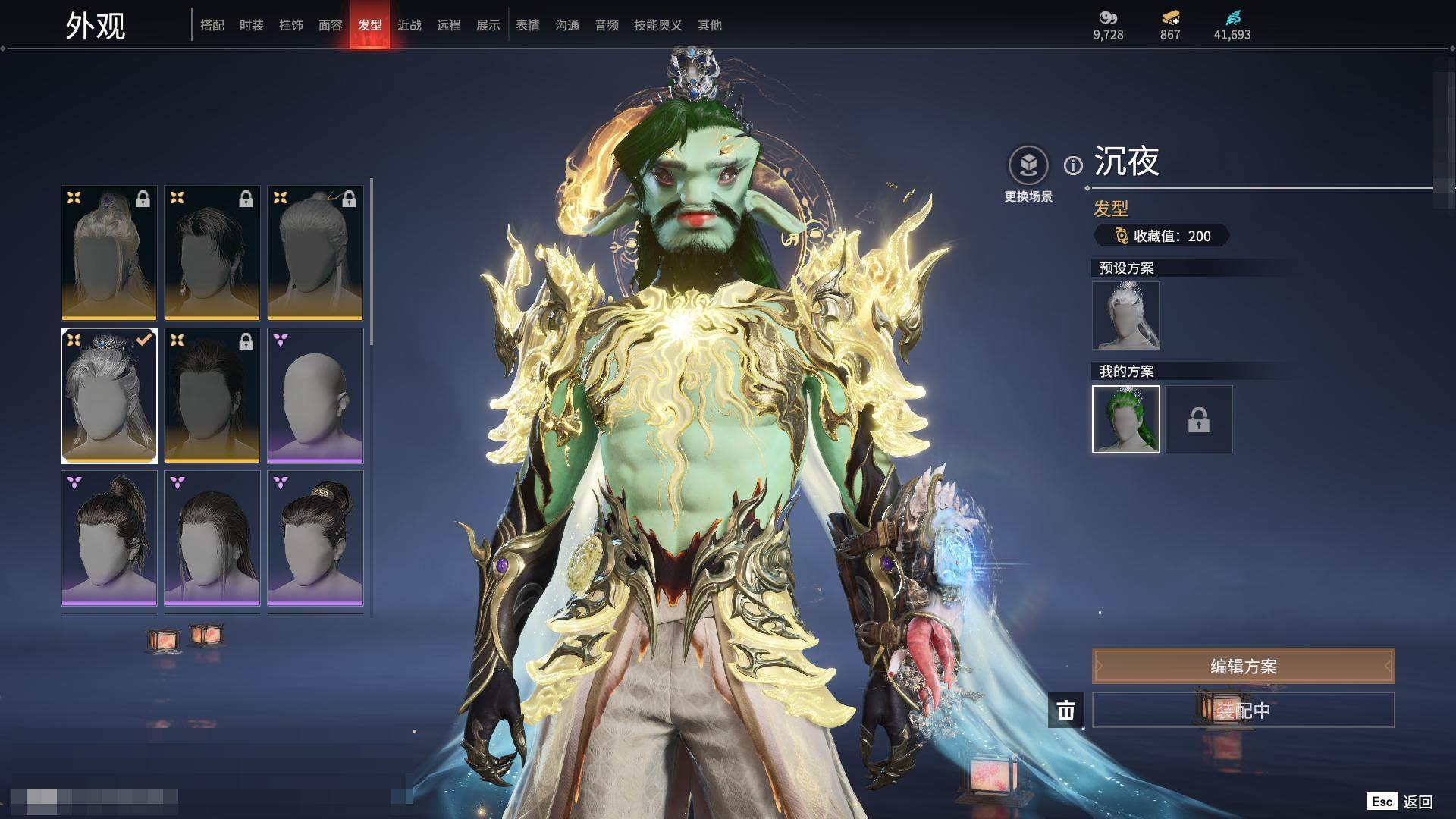Switch to the 沟通 tab
The height and width of the screenshot is (819, 1456).
tap(567, 25)
